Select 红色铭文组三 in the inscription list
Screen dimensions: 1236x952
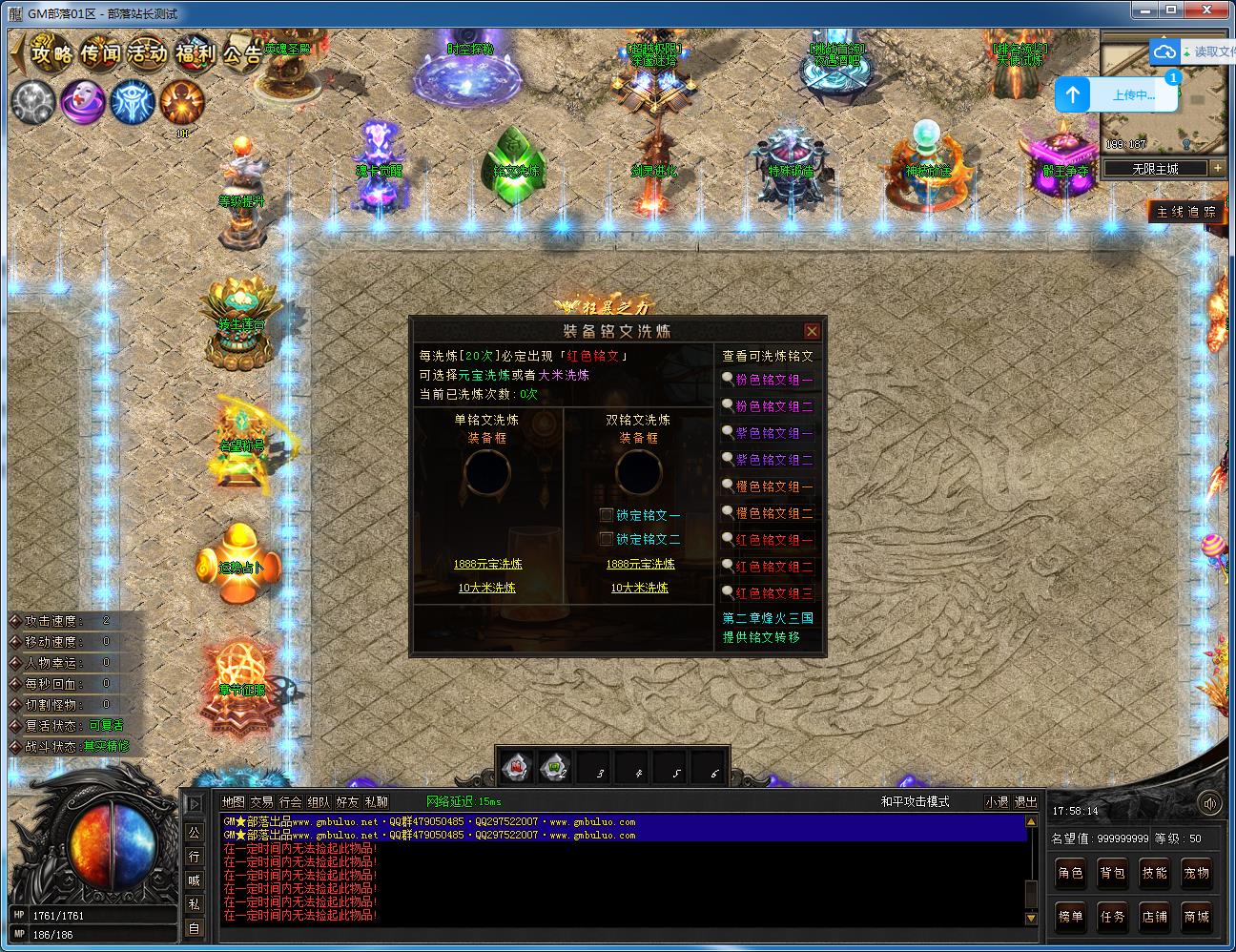[773, 593]
